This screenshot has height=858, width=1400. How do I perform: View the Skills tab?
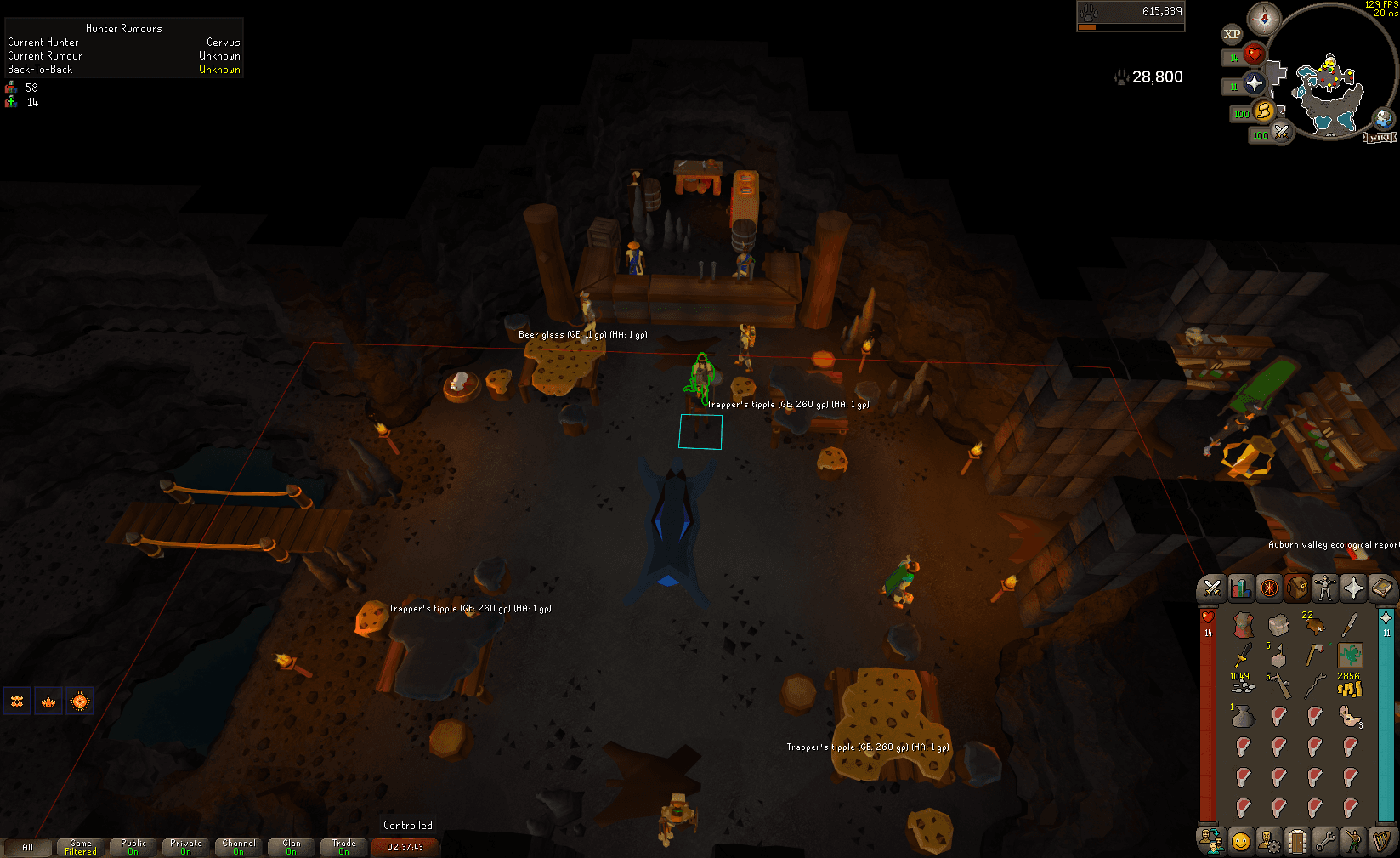(1240, 588)
